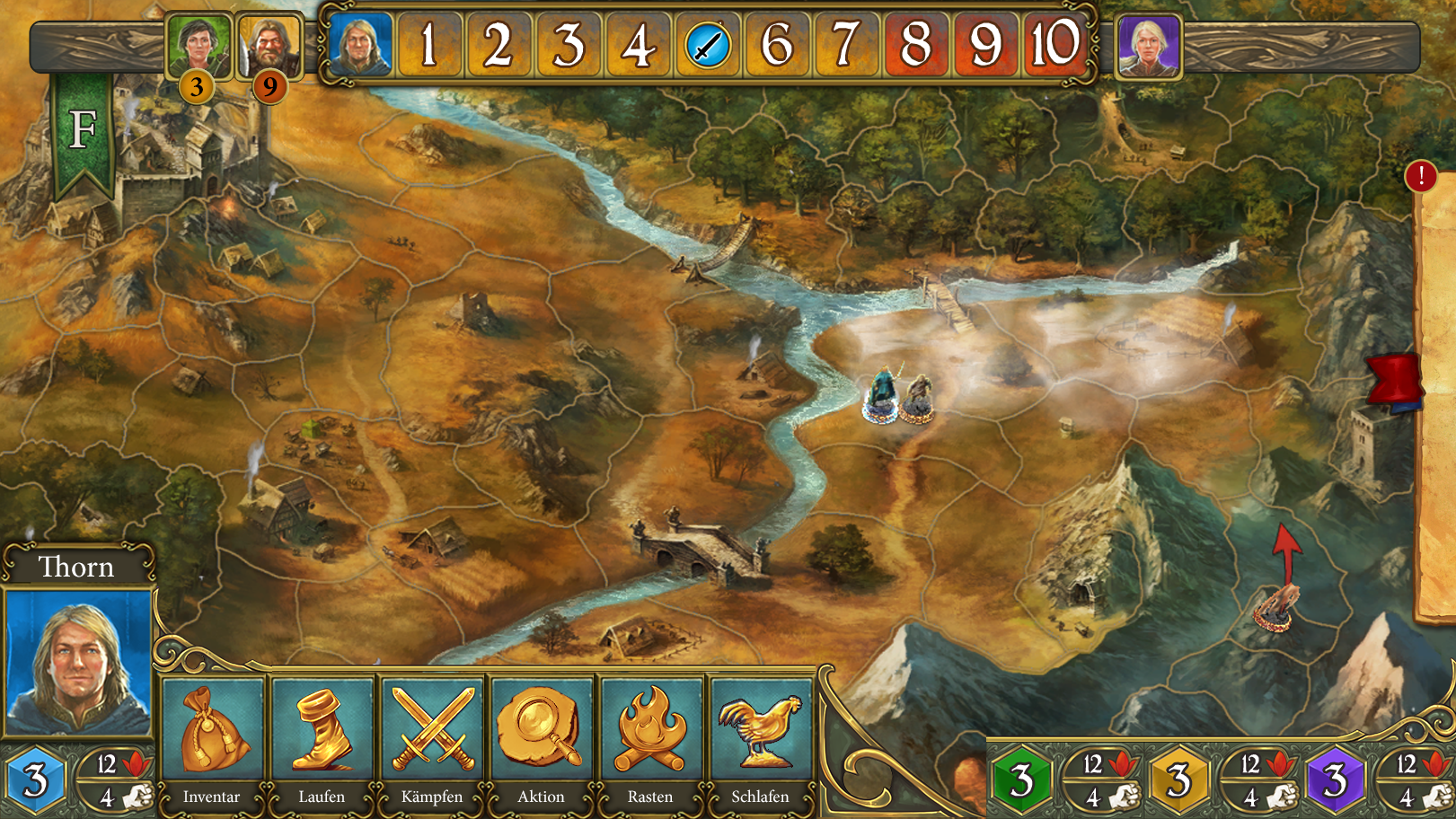
Task: Select hour 8 on the time track
Action: tap(915, 44)
